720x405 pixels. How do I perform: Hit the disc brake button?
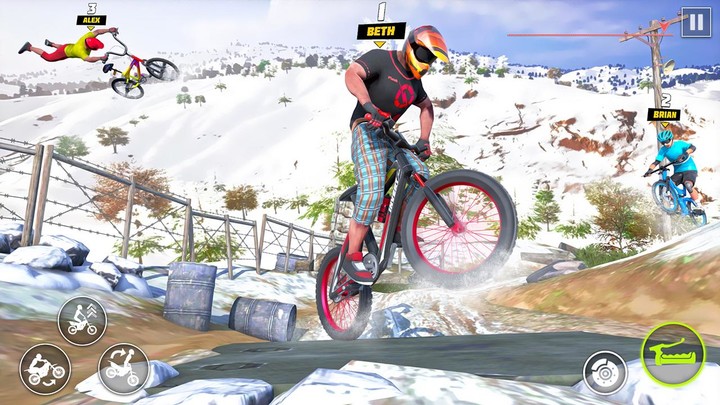[606, 372]
